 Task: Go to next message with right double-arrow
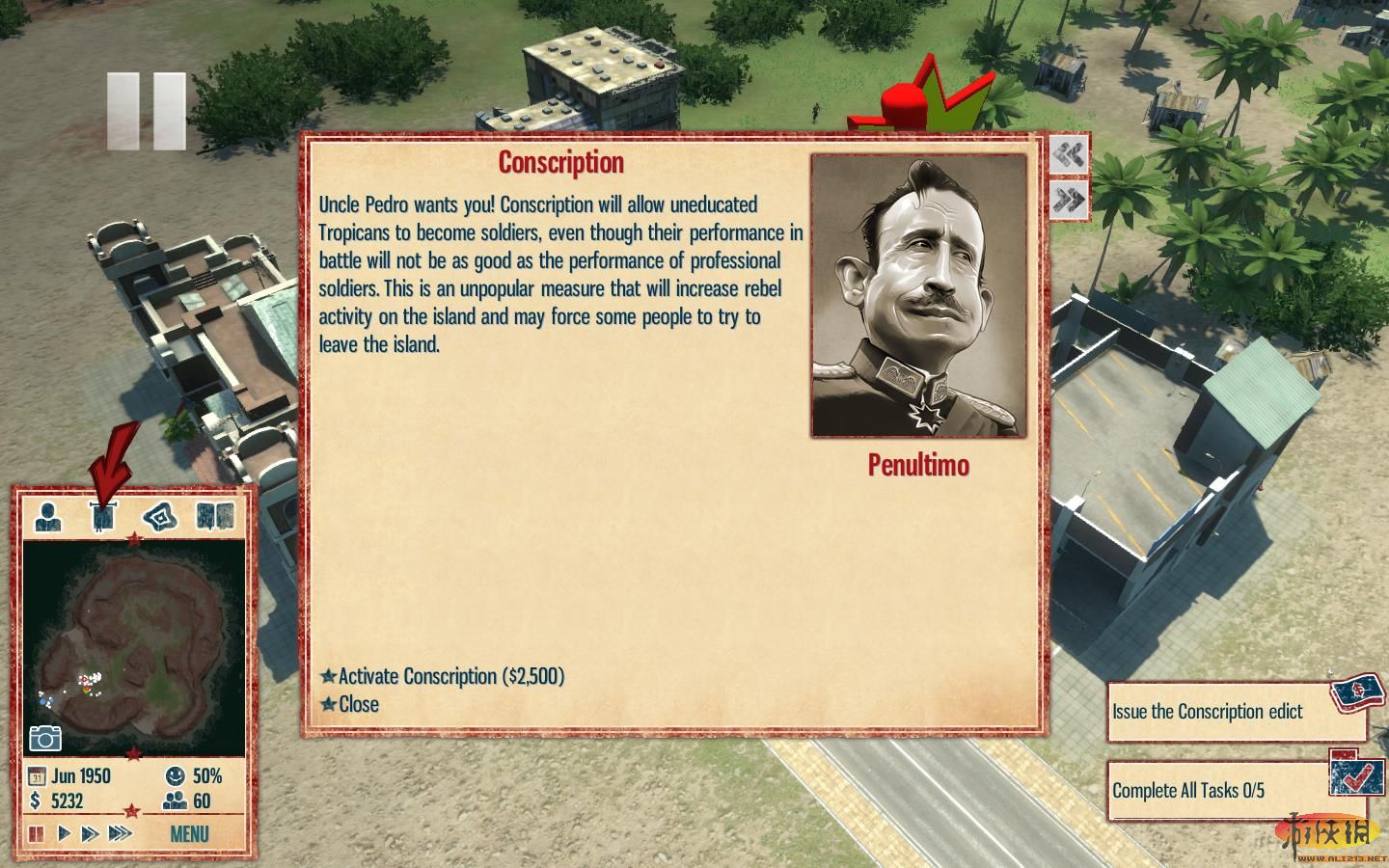[x=1069, y=201]
